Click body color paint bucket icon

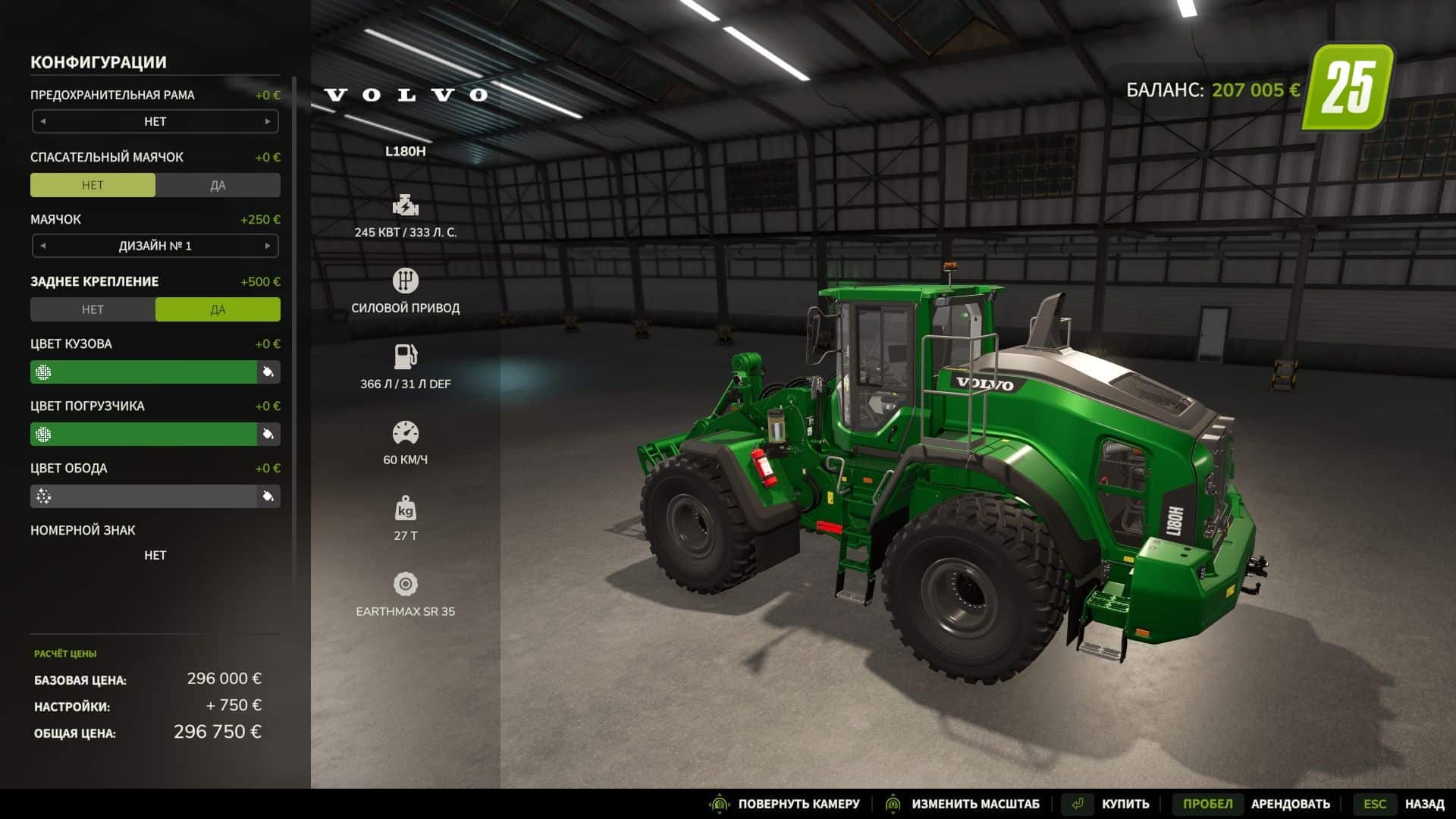click(x=268, y=372)
